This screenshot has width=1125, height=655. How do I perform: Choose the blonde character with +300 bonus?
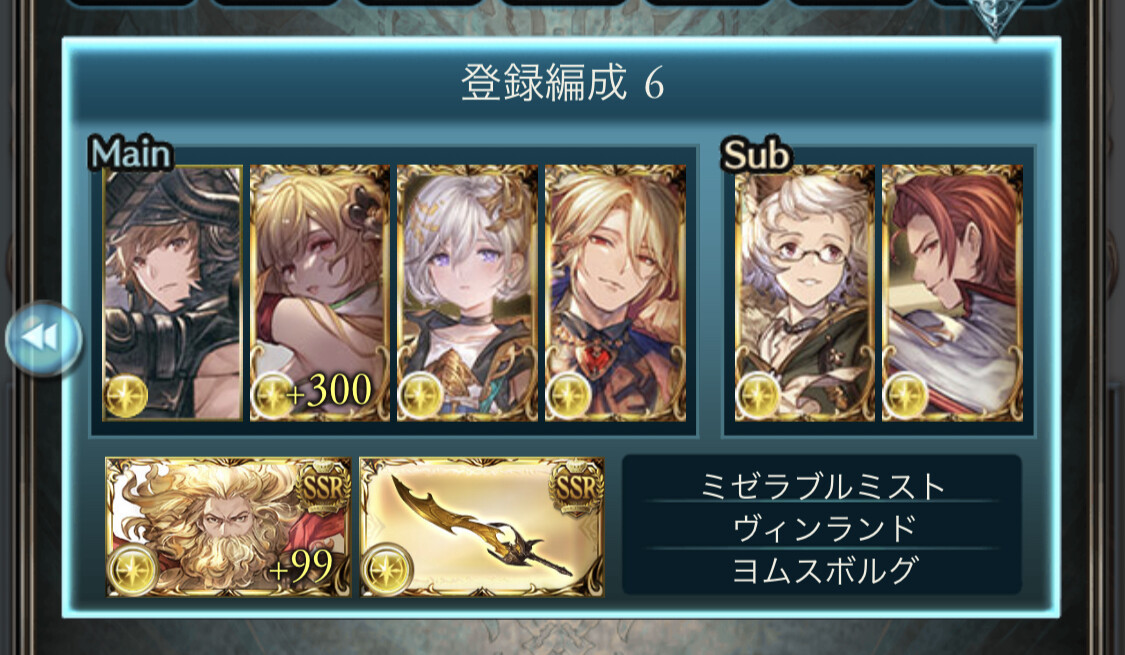tap(319, 293)
